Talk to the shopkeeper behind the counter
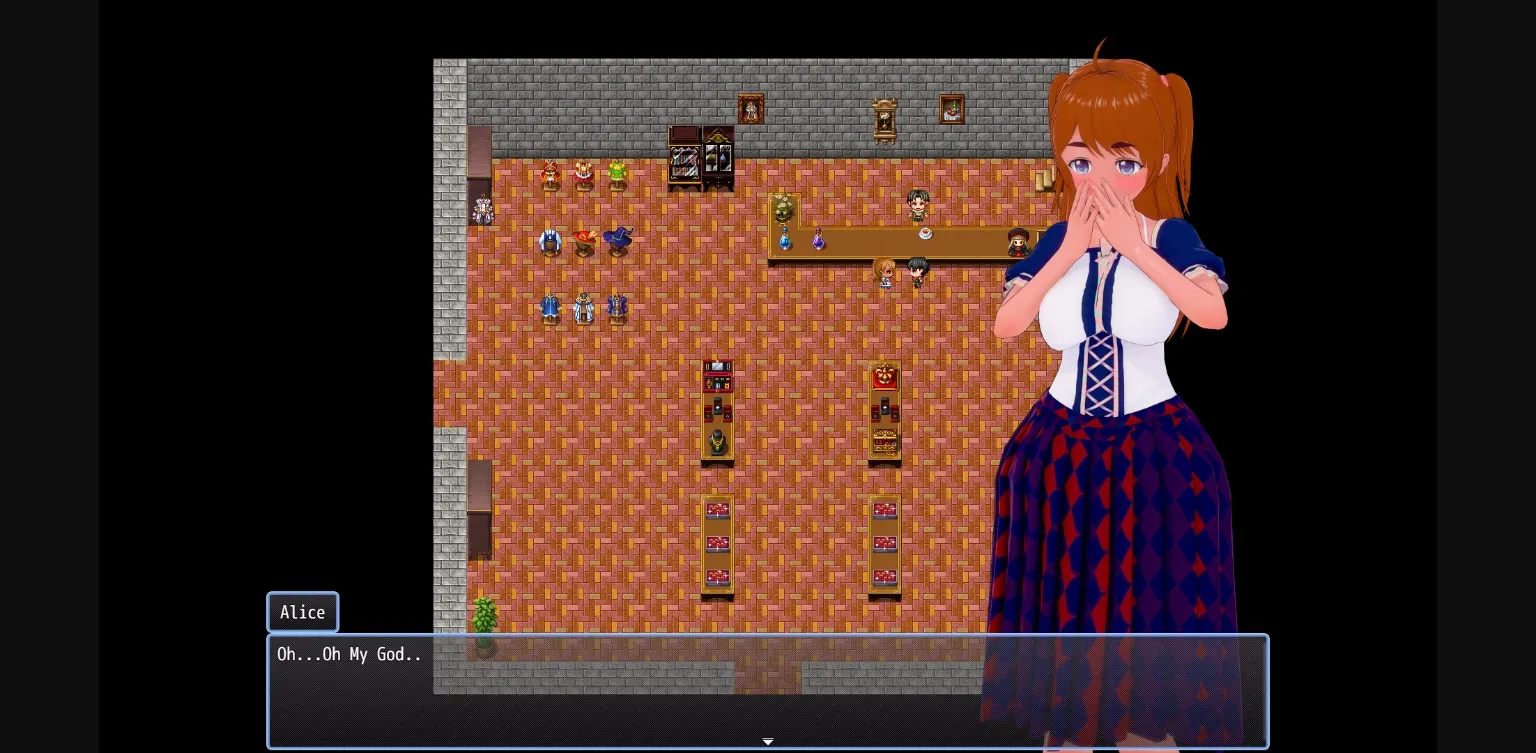The width and height of the screenshot is (1536, 753). [x=918, y=204]
